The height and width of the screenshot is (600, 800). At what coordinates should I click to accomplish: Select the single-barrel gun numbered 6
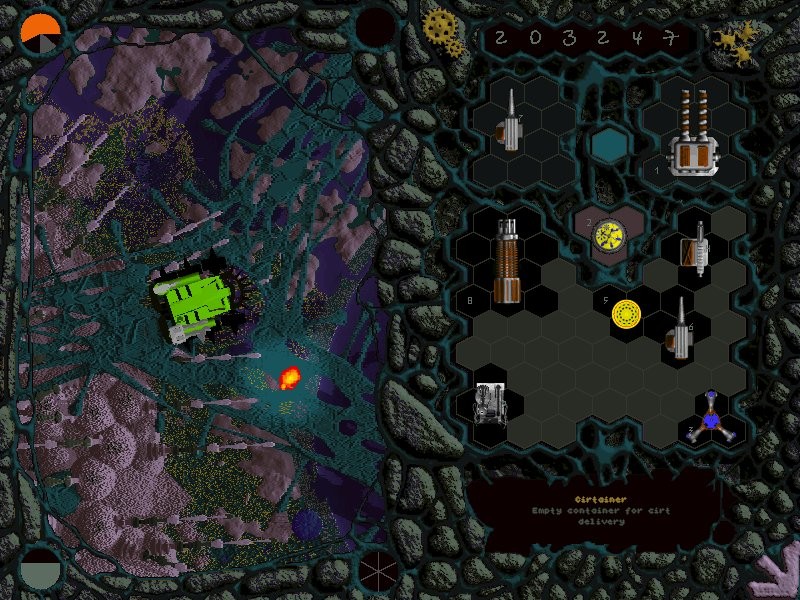click(x=679, y=329)
